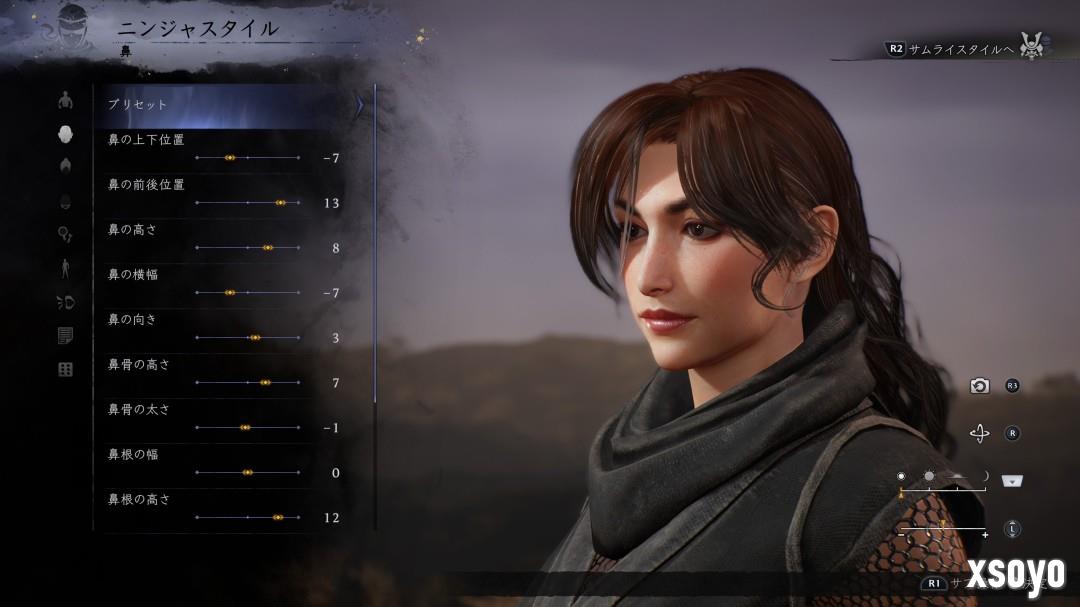Change the 鼻骨の高さ slider

tap(265, 382)
